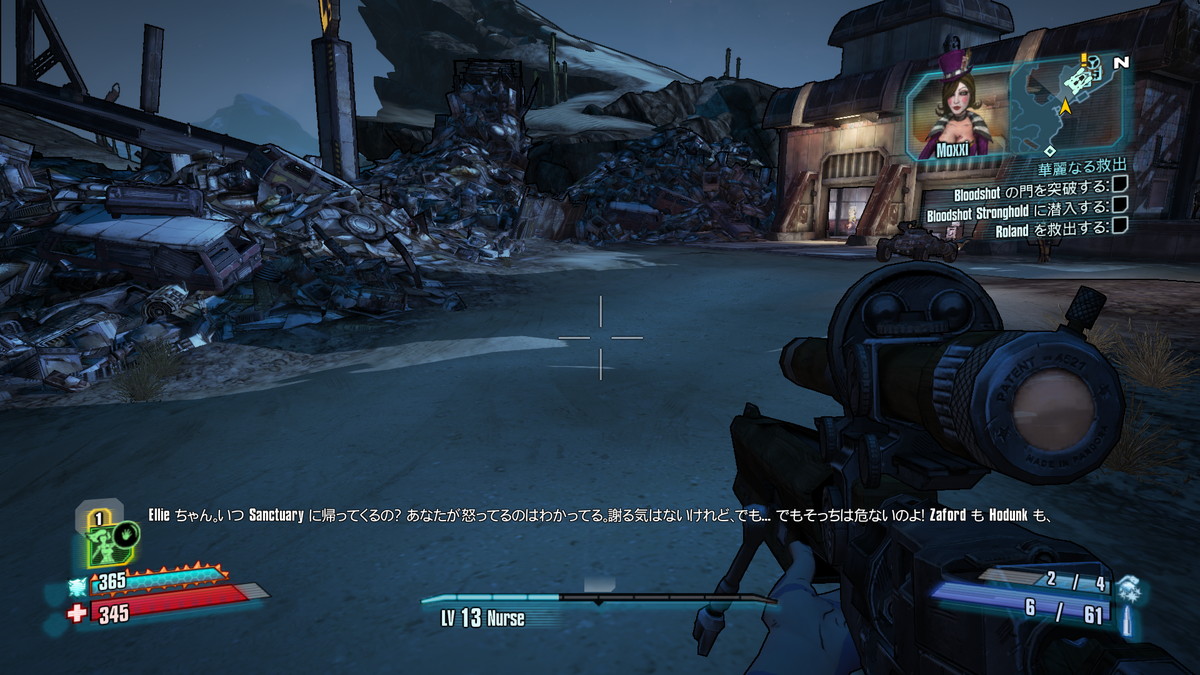The height and width of the screenshot is (675, 1200).
Task: Tick the Roland を救出する objective checkbox
Action: click(x=1120, y=228)
